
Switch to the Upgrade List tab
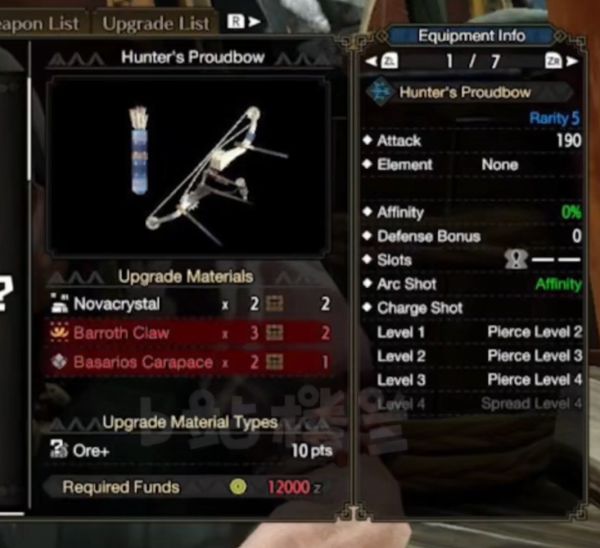click(x=156, y=21)
